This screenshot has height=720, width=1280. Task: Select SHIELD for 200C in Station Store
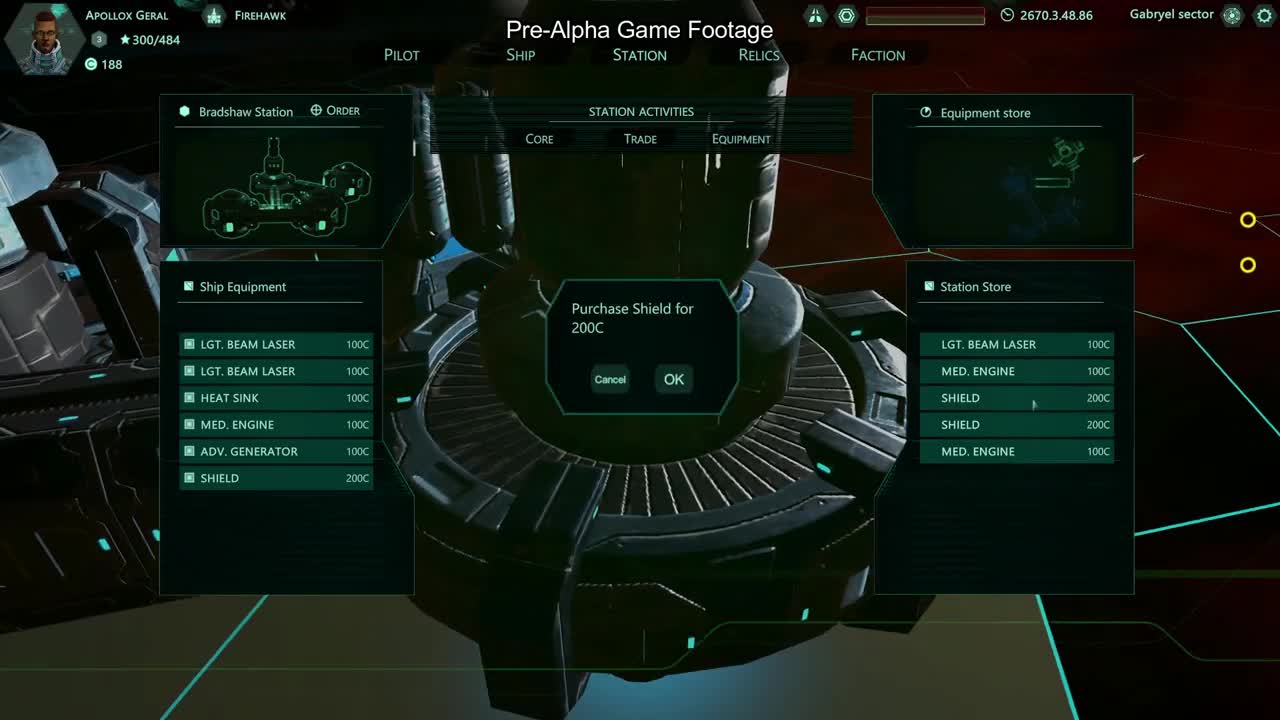pos(1016,397)
